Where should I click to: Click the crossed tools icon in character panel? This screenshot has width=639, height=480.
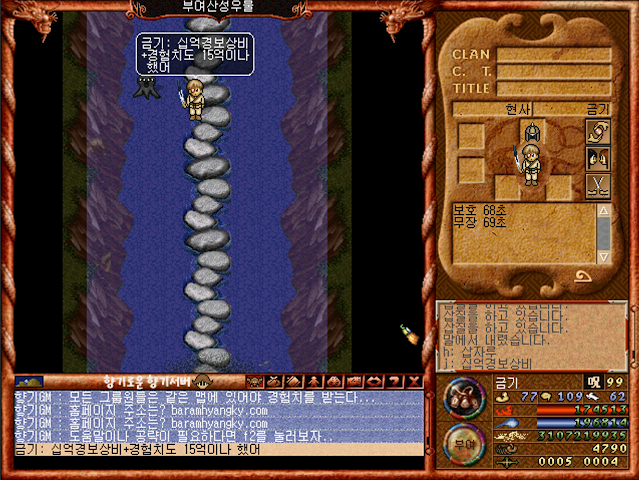click(598, 185)
